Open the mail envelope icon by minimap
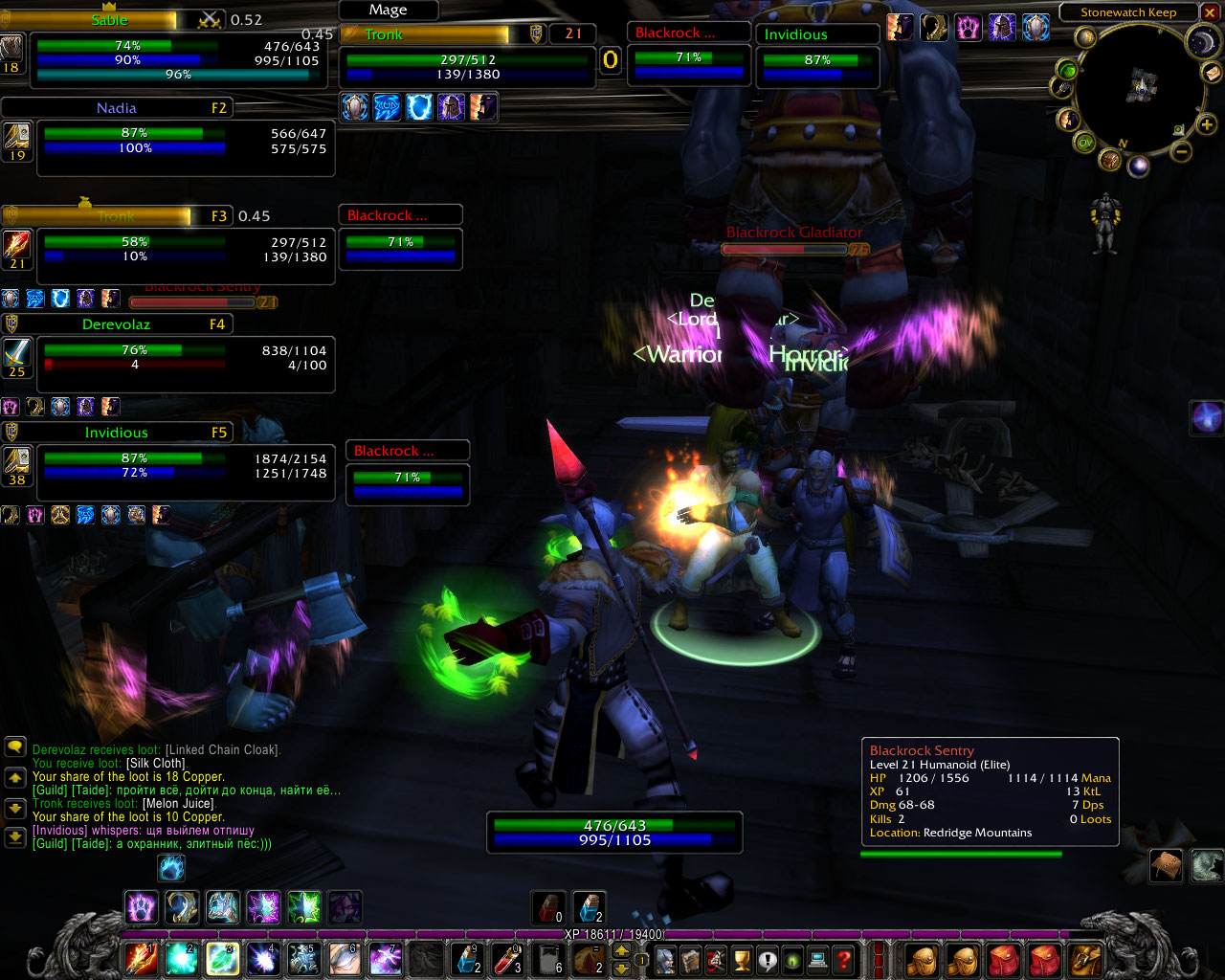Image resolution: width=1225 pixels, height=980 pixels. point(1212,73)
